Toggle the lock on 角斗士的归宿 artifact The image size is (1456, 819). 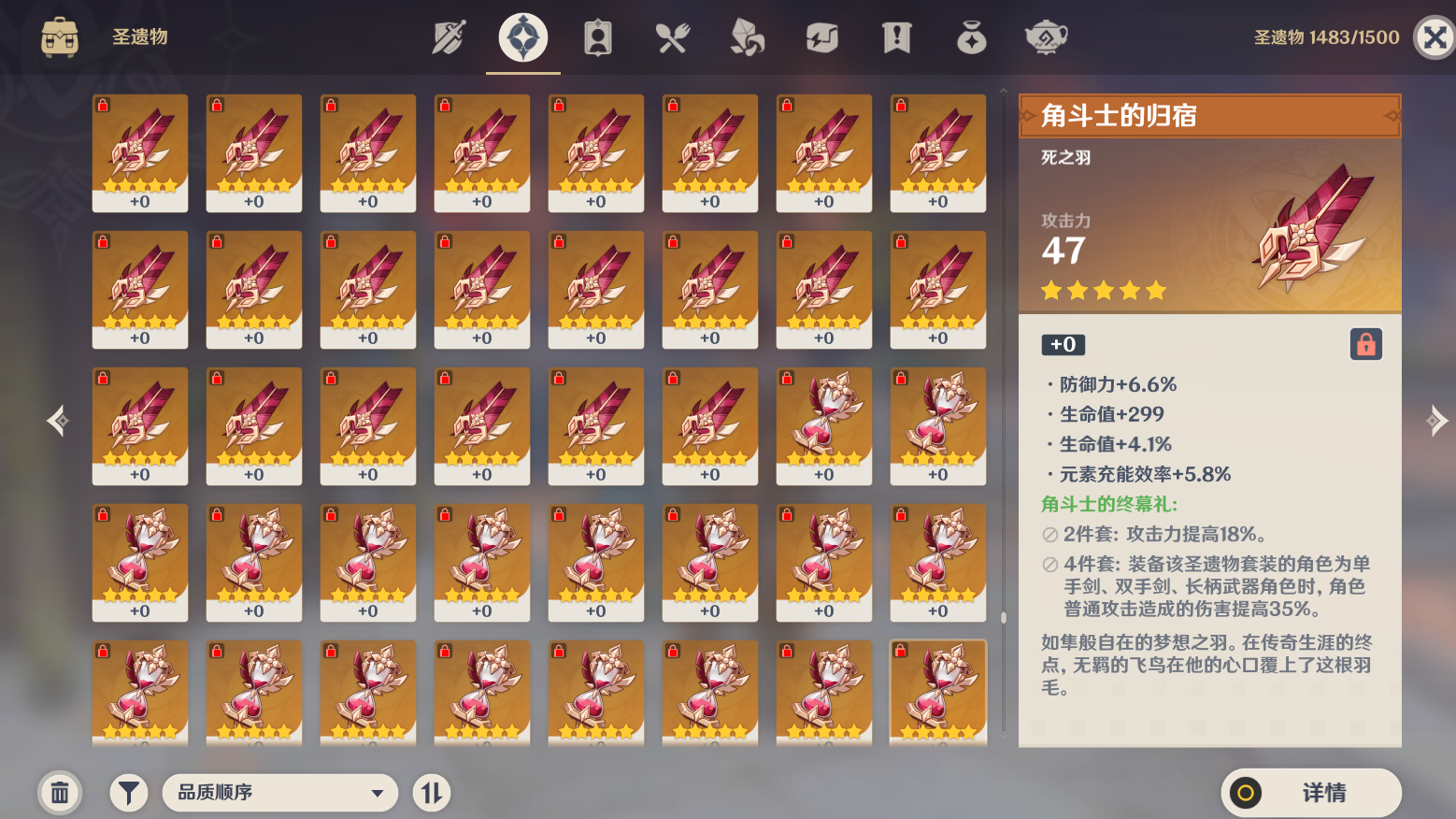[x=1364, y=343]
